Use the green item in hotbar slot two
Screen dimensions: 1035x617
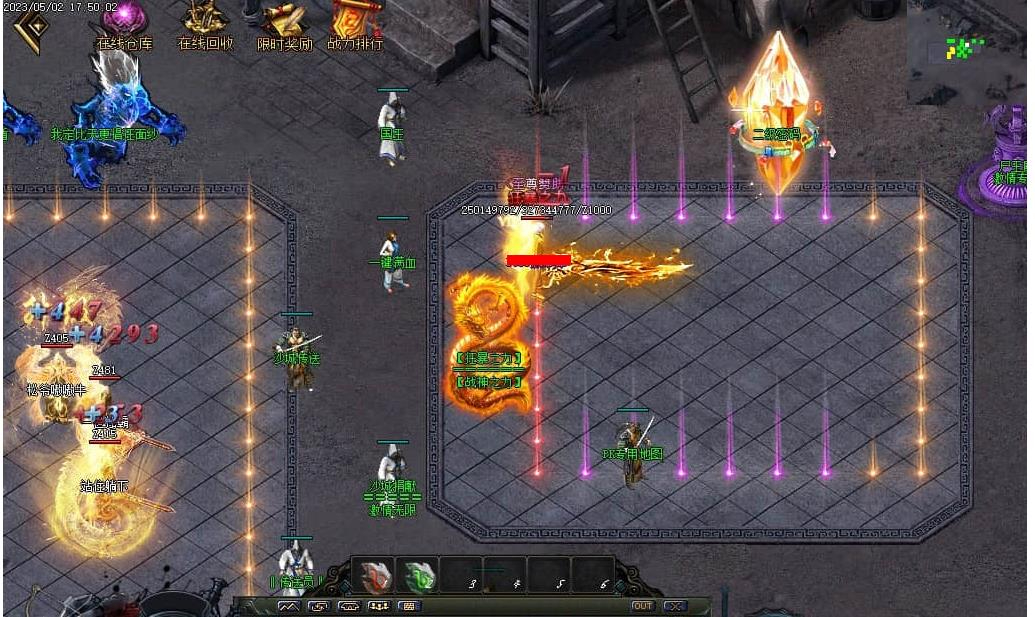(419, 577)
